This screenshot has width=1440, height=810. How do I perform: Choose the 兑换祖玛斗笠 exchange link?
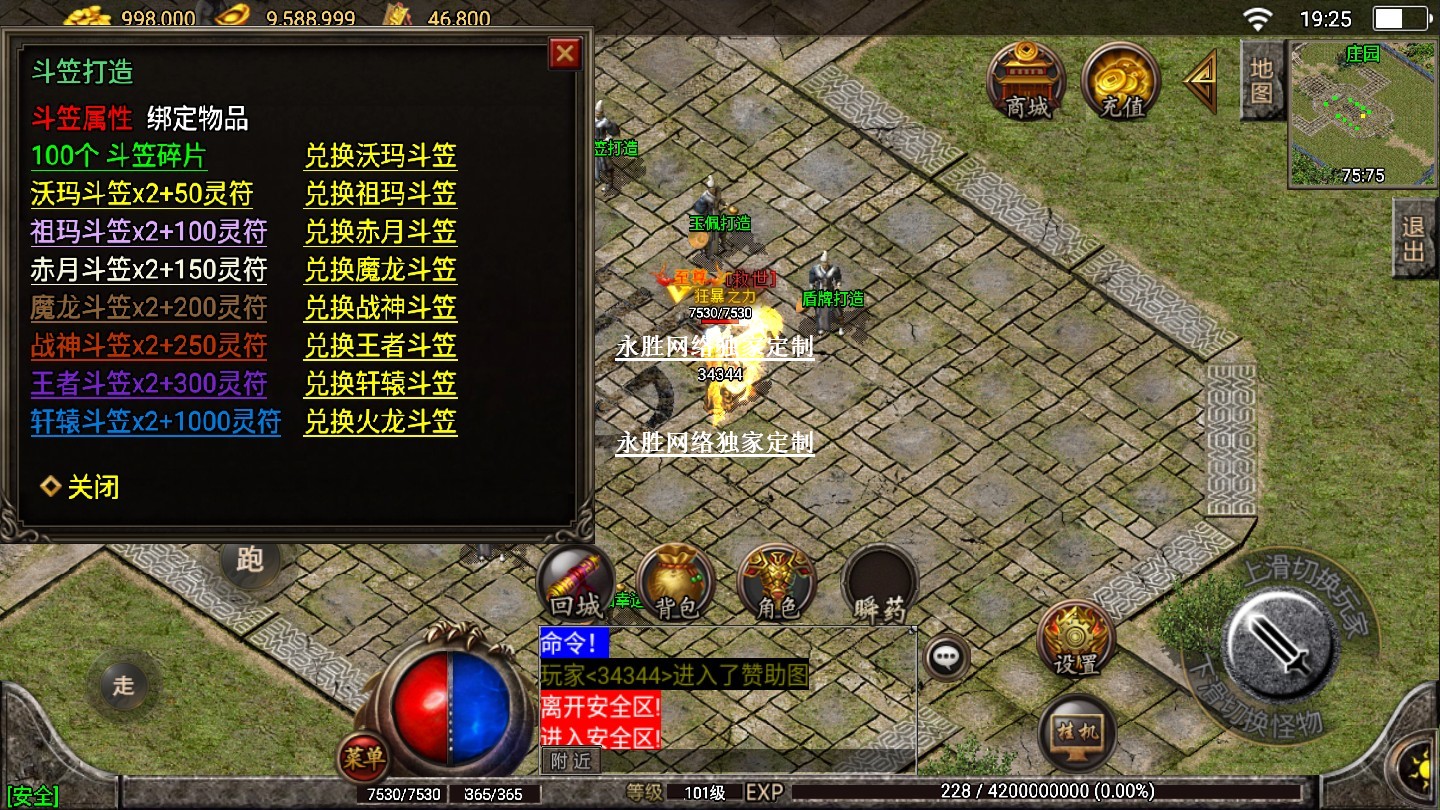(380, 194)
